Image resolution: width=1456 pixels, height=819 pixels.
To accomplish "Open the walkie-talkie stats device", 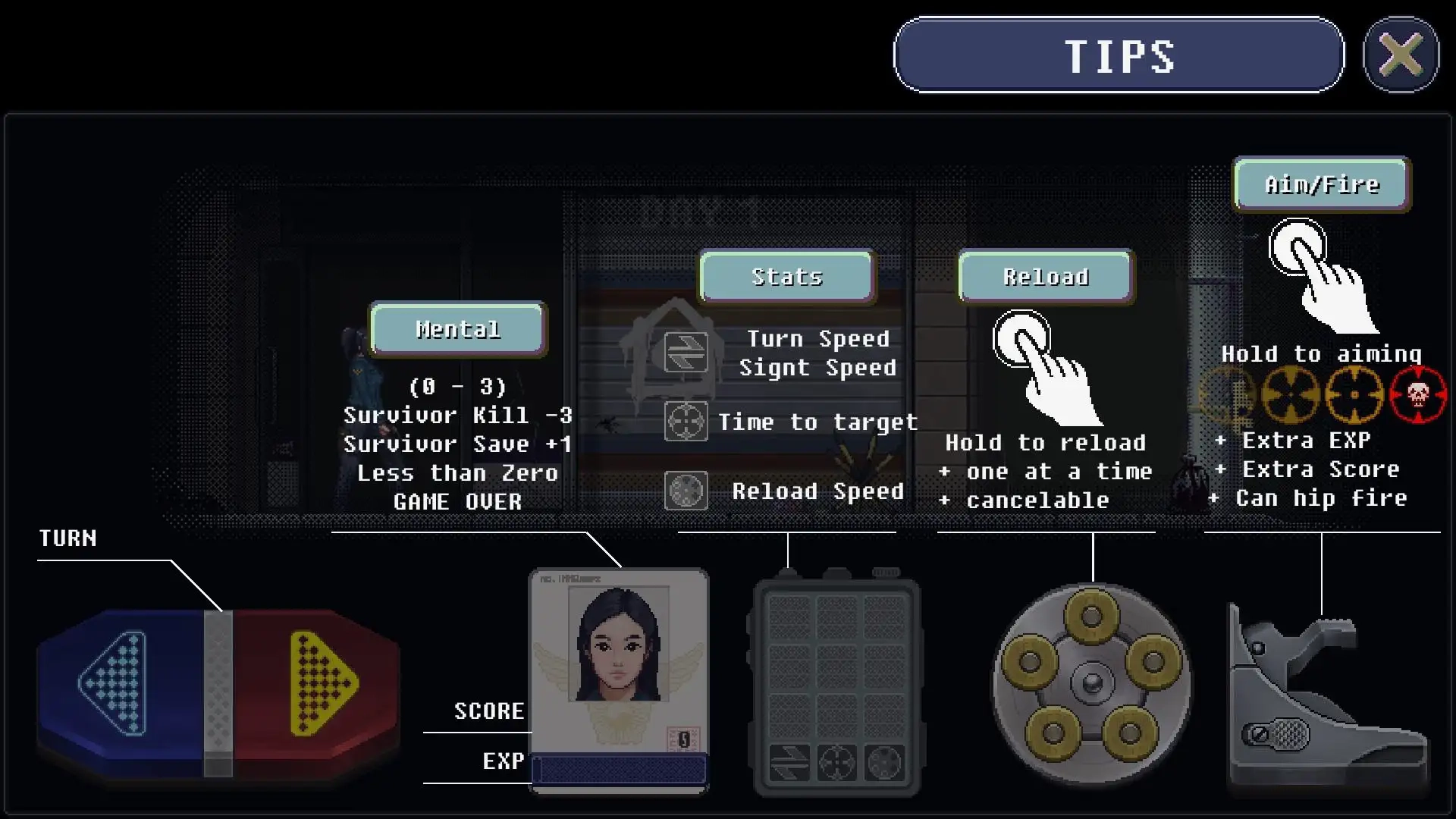I will click(836, 686).
